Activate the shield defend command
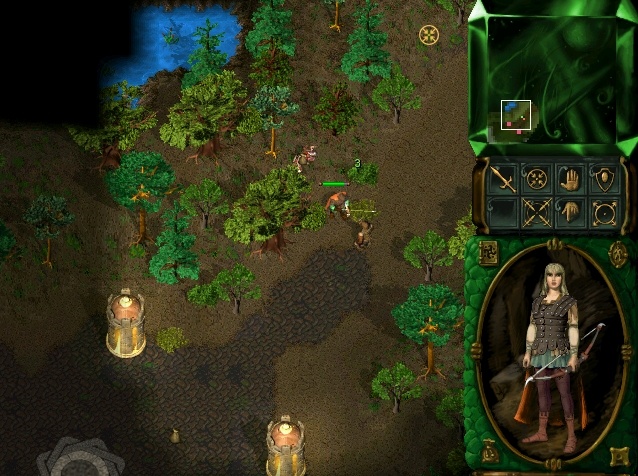This screenshot has width=638, height=476. point(604,179)
